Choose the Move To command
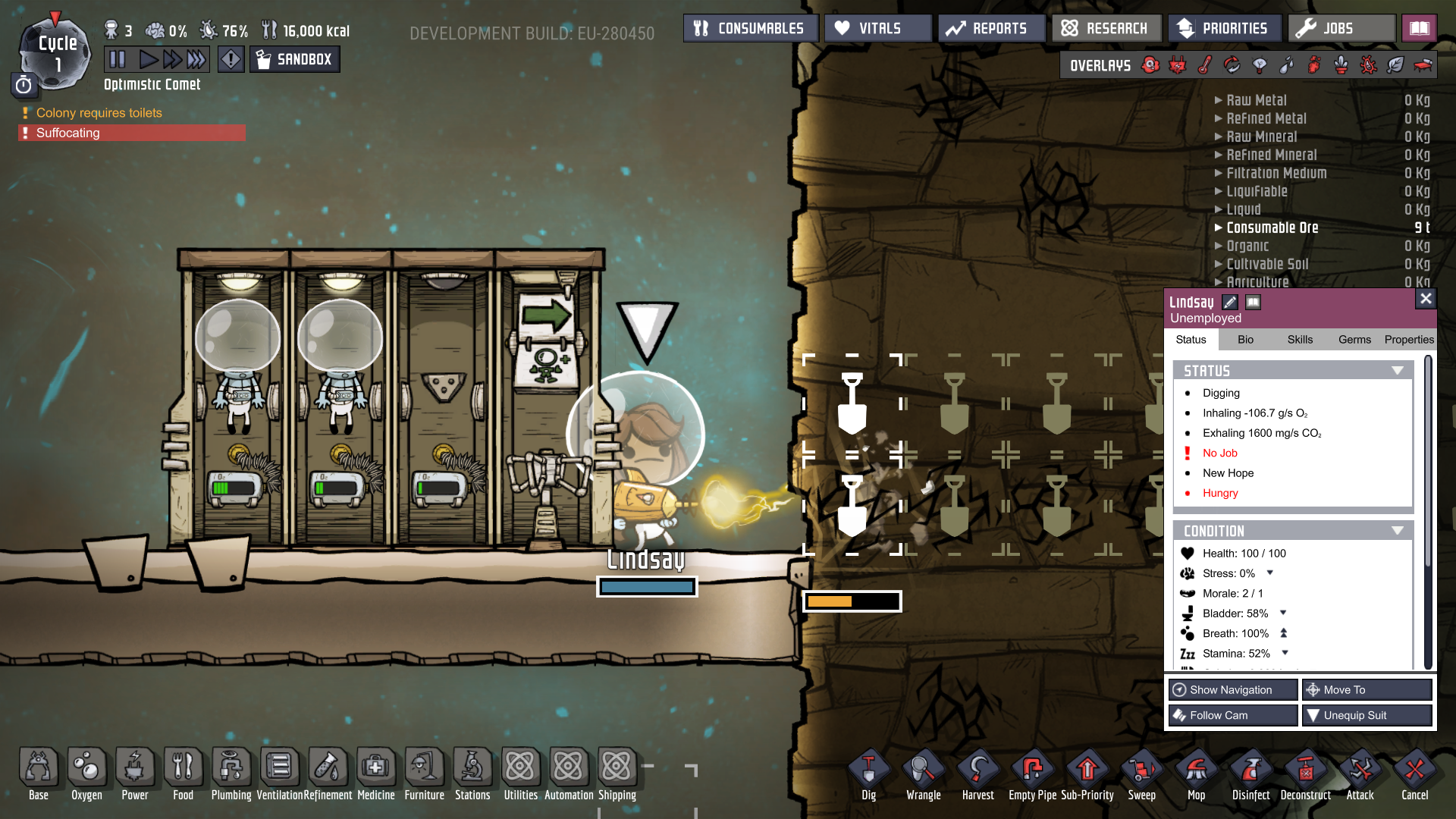Image resolution: width=1456 pixels, height=819 pixels. coord(1367,690)
